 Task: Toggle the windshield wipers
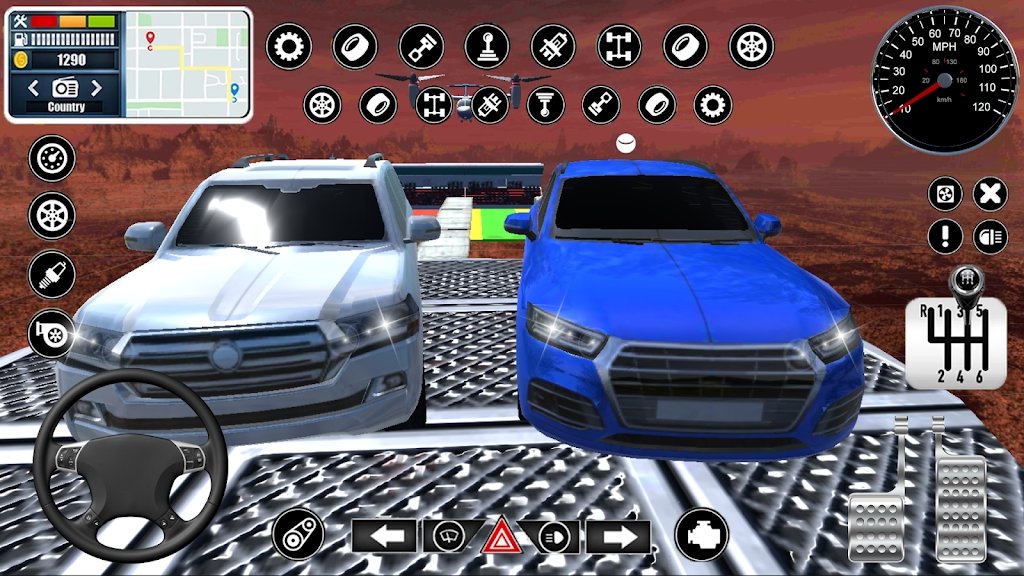click(447, 536)
